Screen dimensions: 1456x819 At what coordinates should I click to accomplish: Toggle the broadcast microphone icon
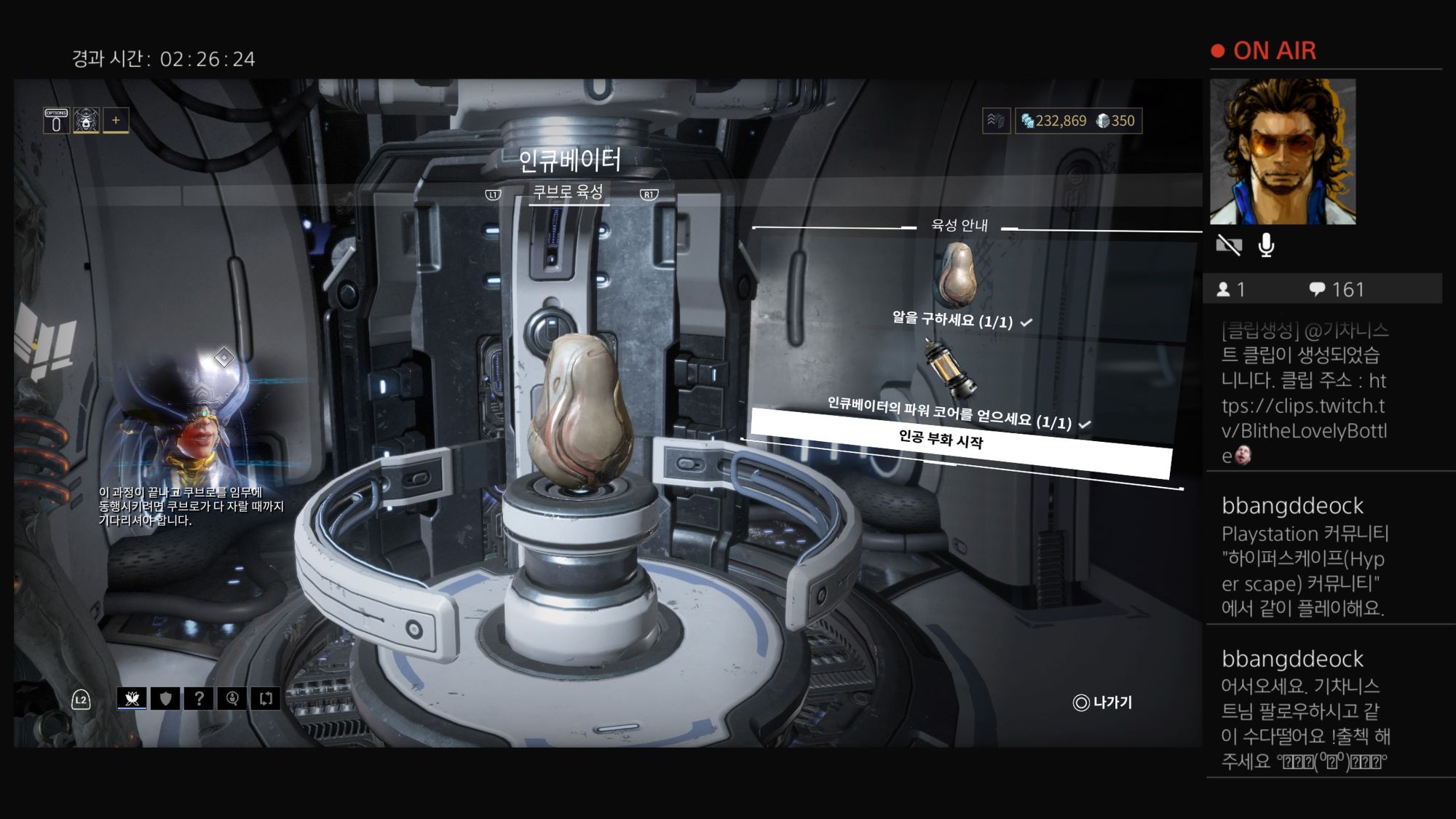point(1266,245)
